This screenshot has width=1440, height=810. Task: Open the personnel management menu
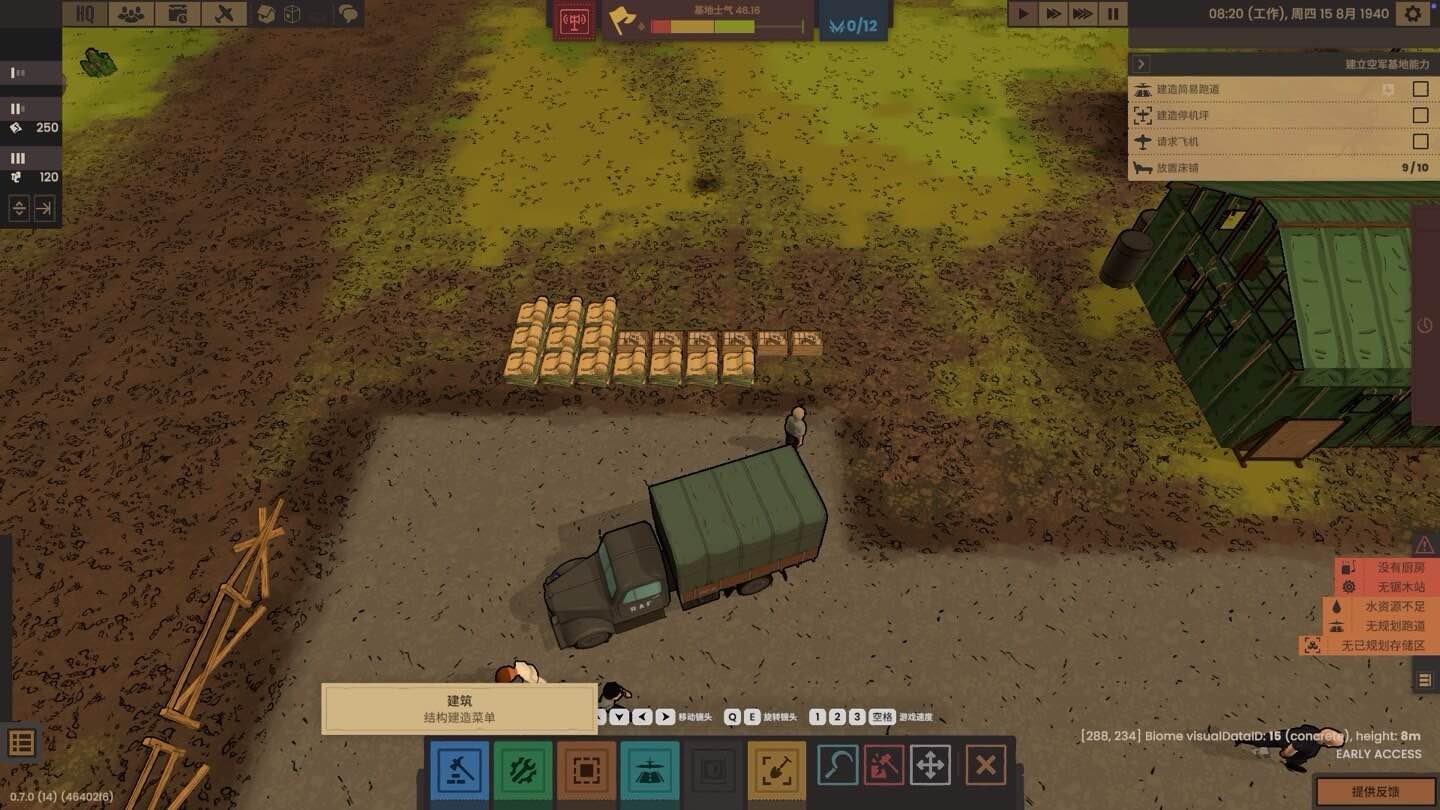(131, 14)
